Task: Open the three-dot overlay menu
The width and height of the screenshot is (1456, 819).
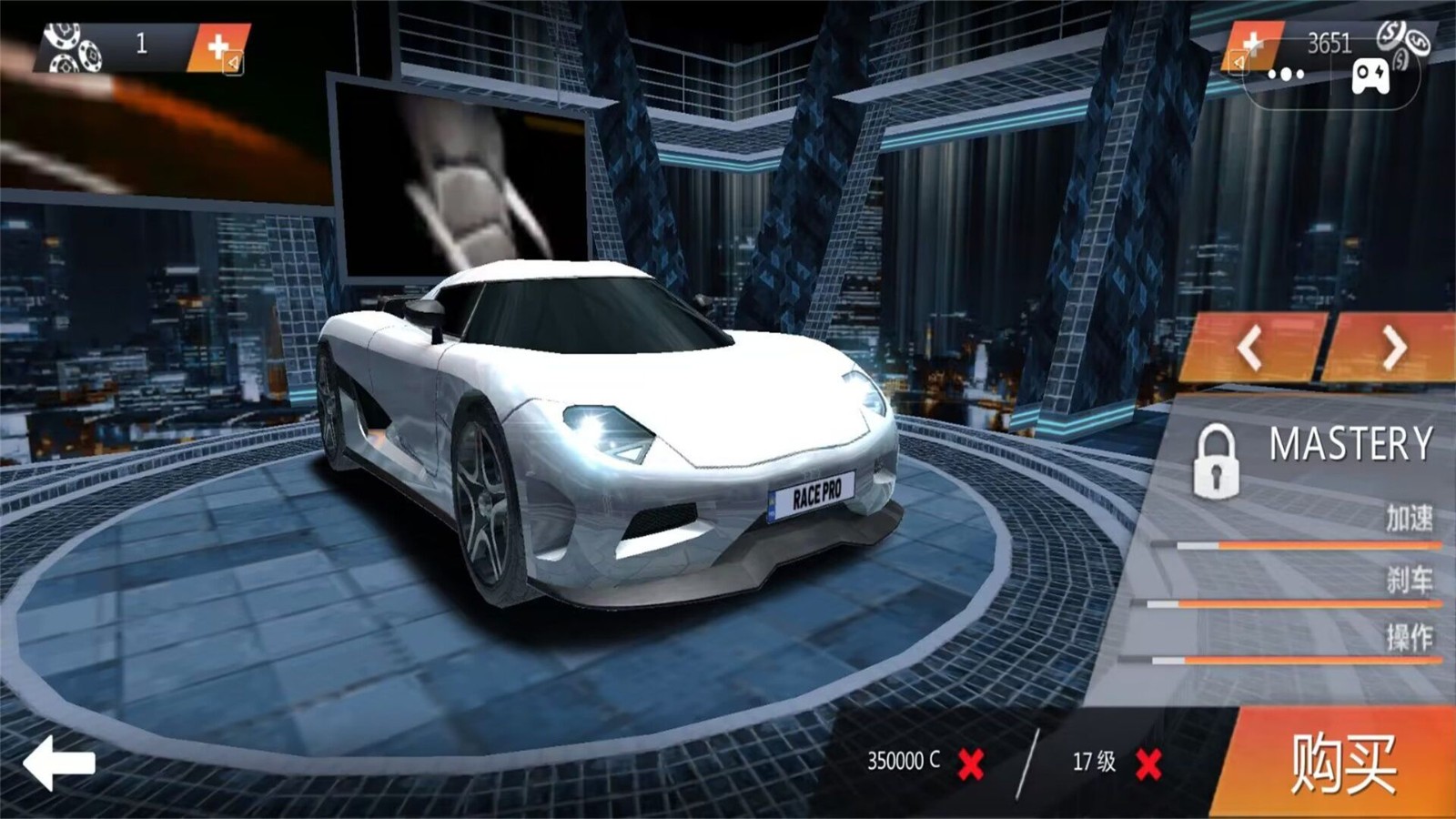Action: (1285, 76)
